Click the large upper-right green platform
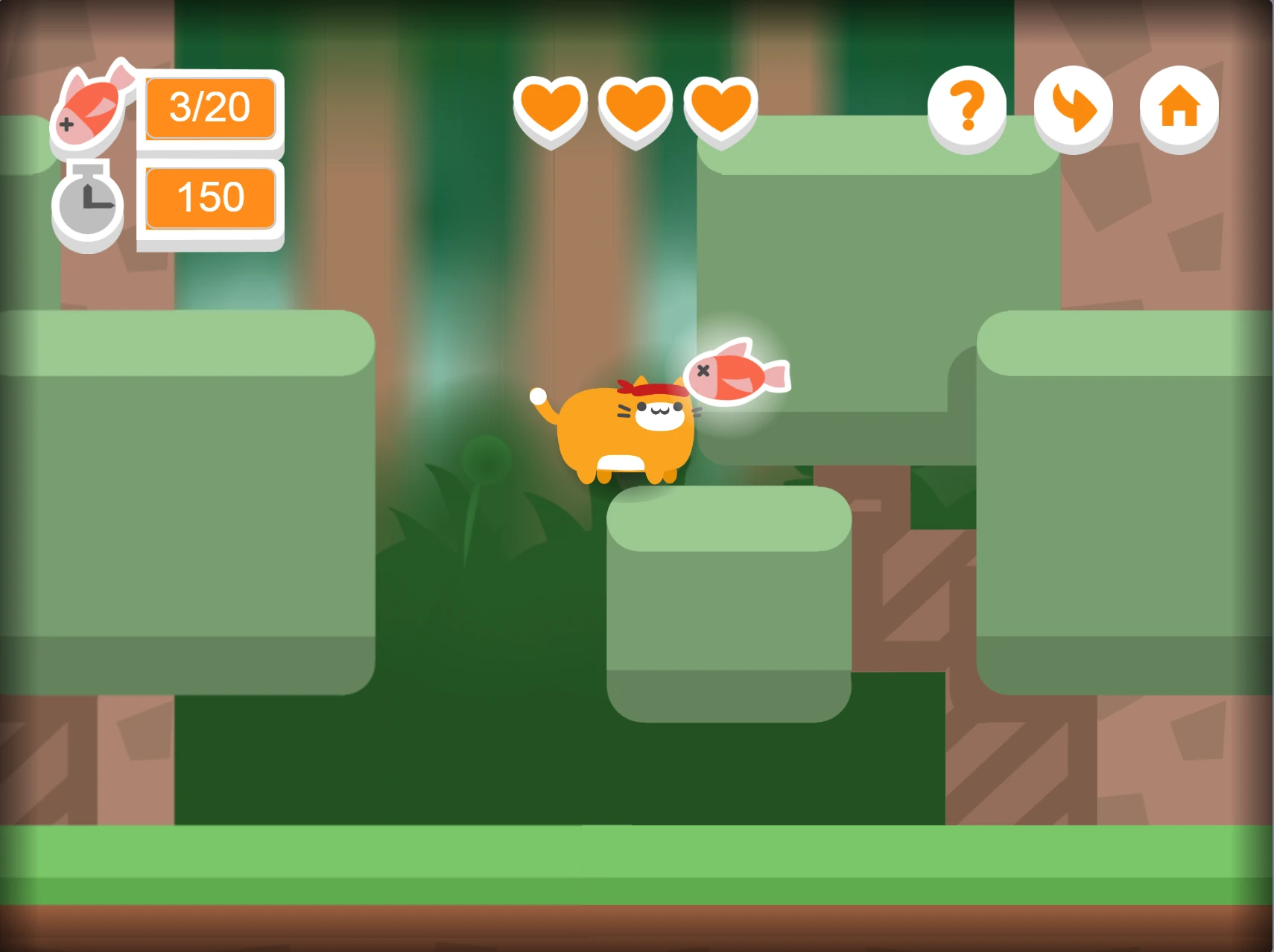The image size is (1274, 952). (x=879, y=283)
